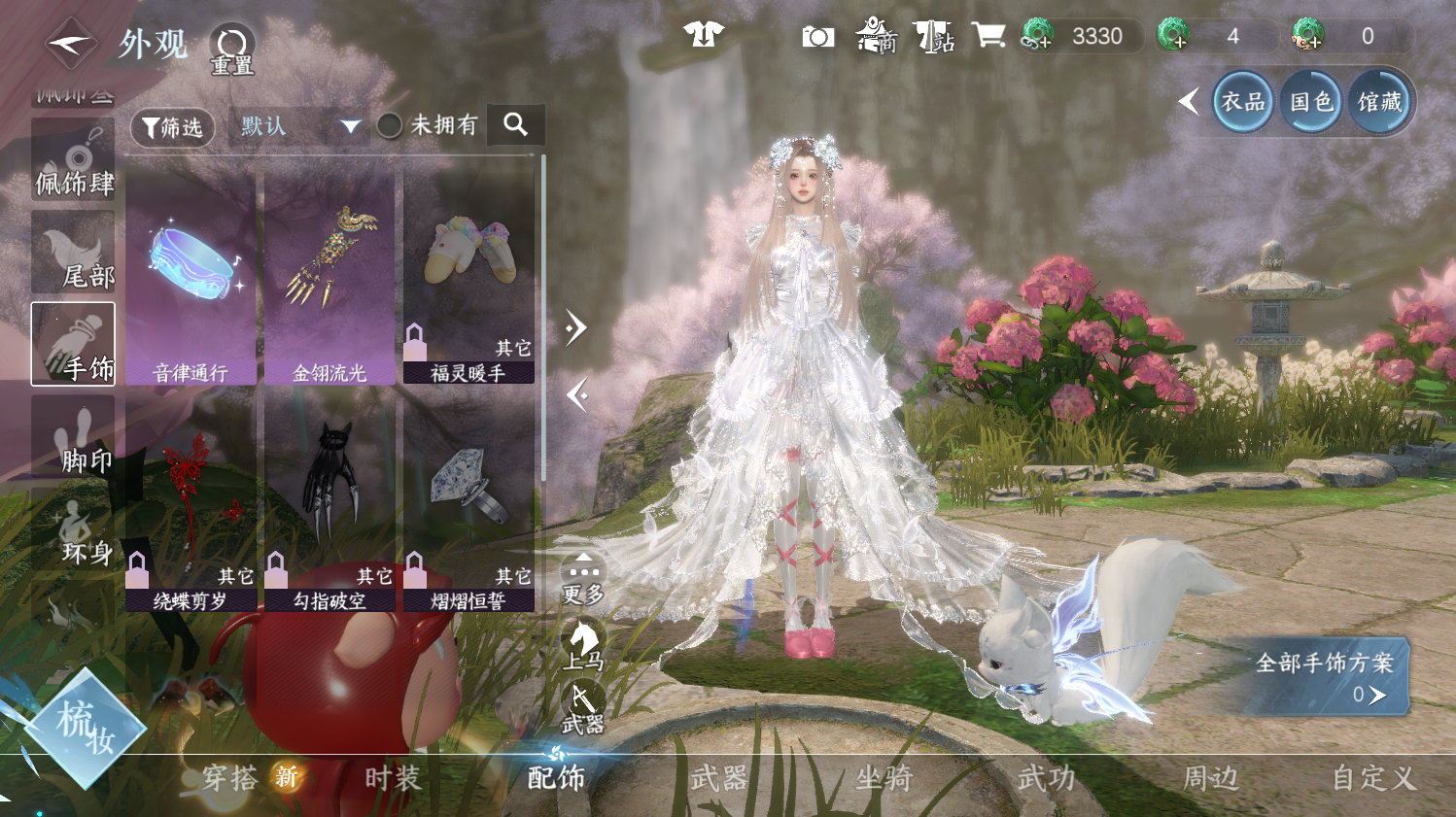The width and height of the screenshot is (1456, 817).
Task: Switch to the 尾部 category
Action: tap(74, 254)
